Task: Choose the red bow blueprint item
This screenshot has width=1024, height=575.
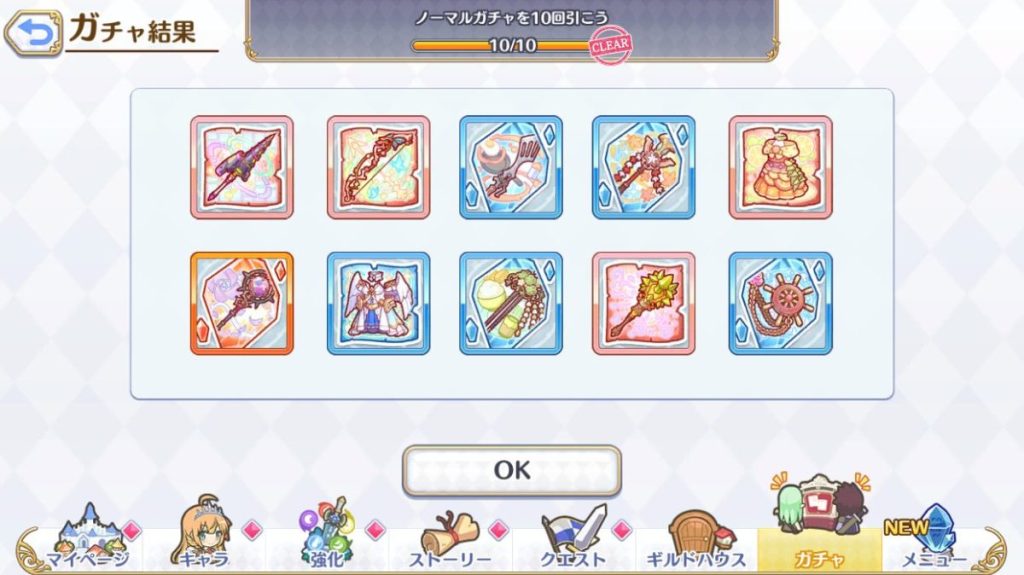Action: point(378,167)
